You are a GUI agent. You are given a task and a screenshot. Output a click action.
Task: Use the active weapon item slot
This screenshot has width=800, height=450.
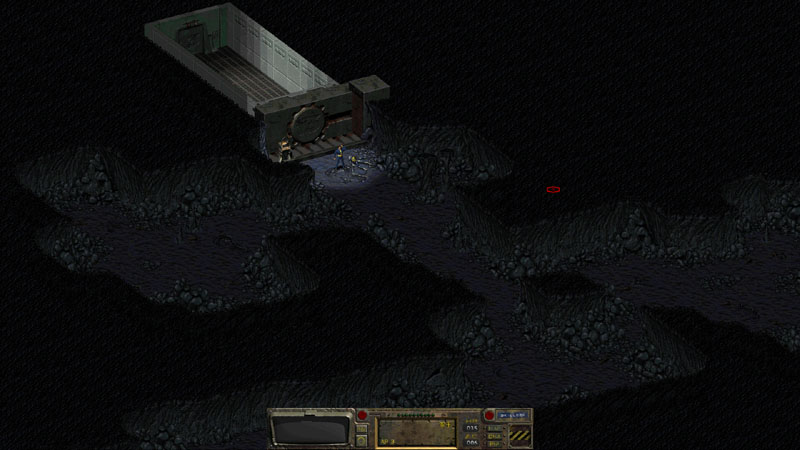(414, 432)
